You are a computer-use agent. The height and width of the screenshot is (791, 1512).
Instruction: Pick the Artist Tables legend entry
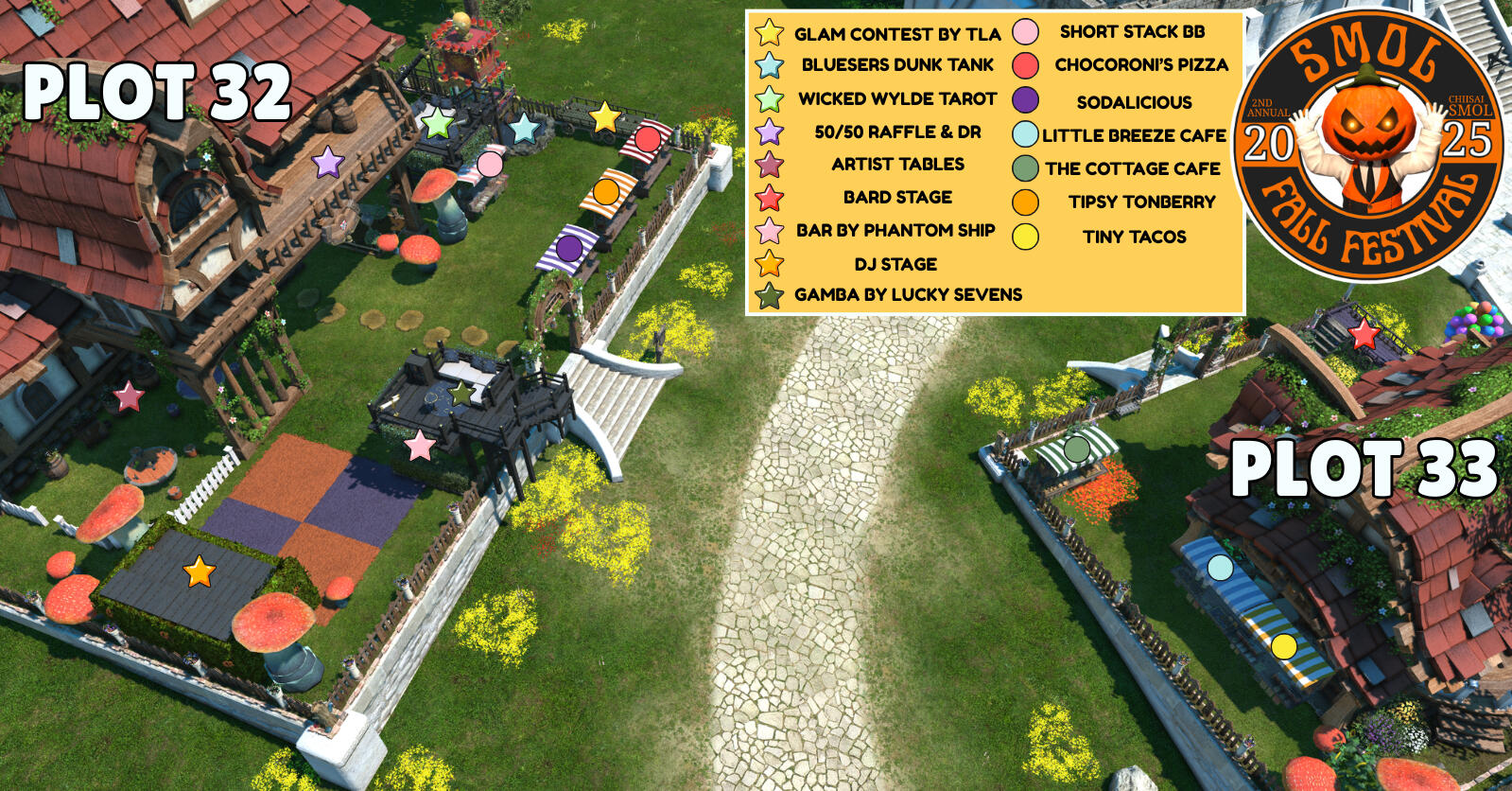coord(896,165)
